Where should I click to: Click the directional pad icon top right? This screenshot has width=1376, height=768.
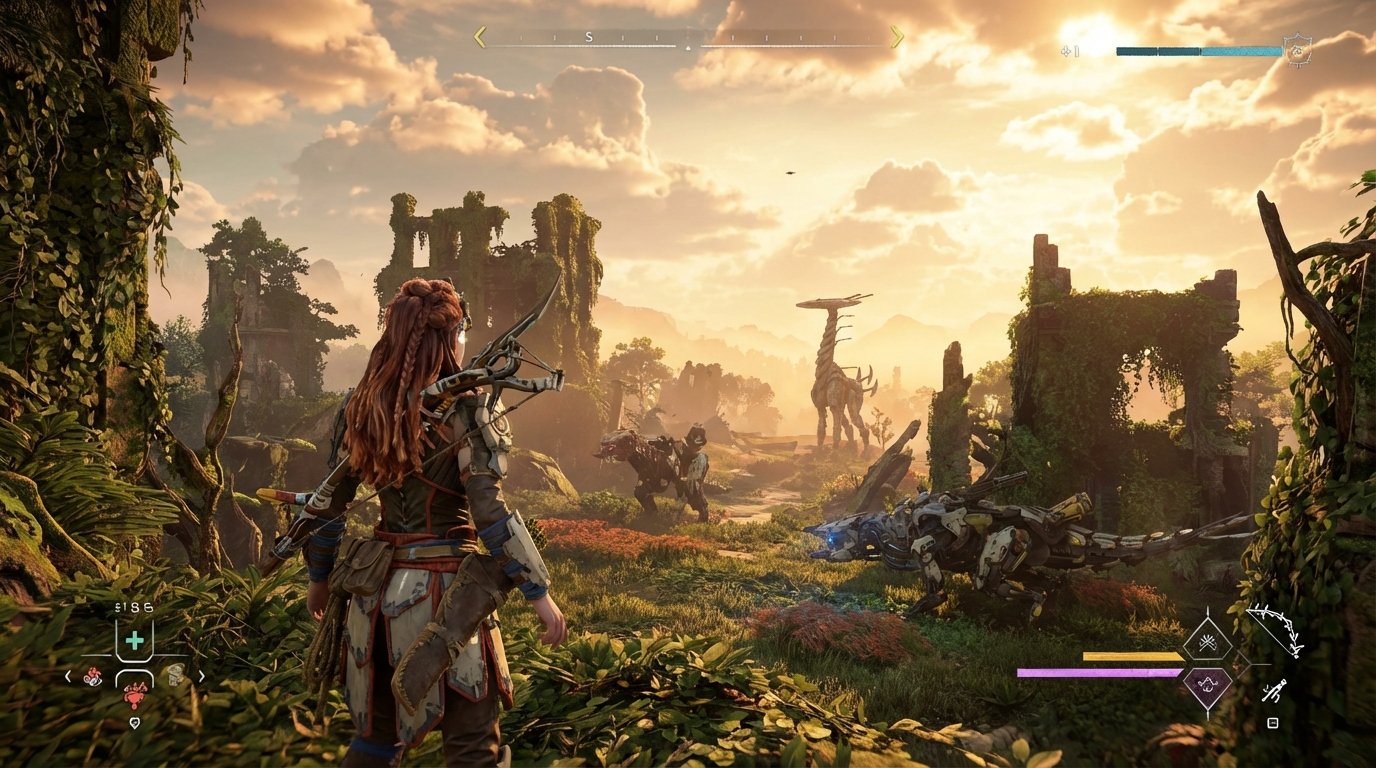click(x=1066, y=52)
